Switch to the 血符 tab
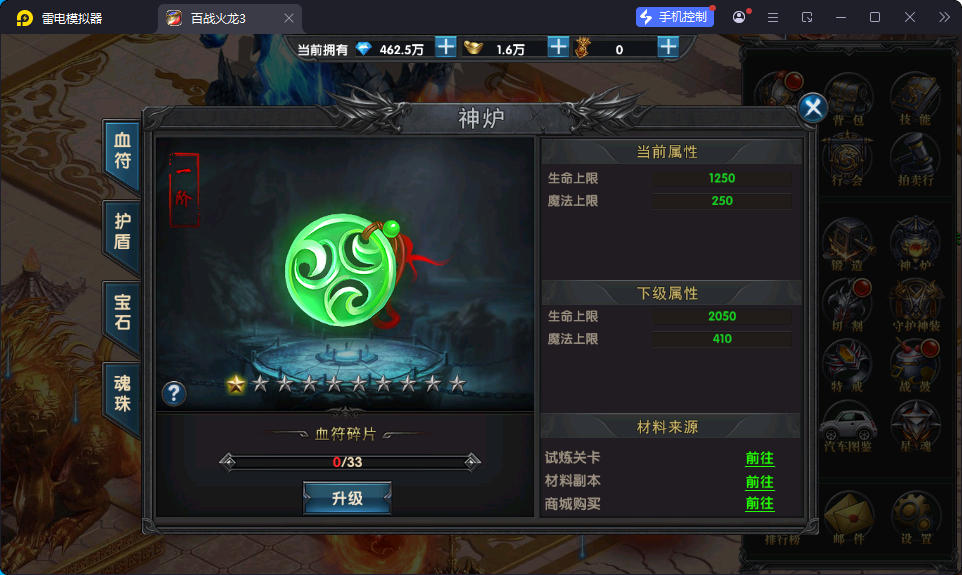Screen dimensions: 962x575 click(x=122, y=149)
